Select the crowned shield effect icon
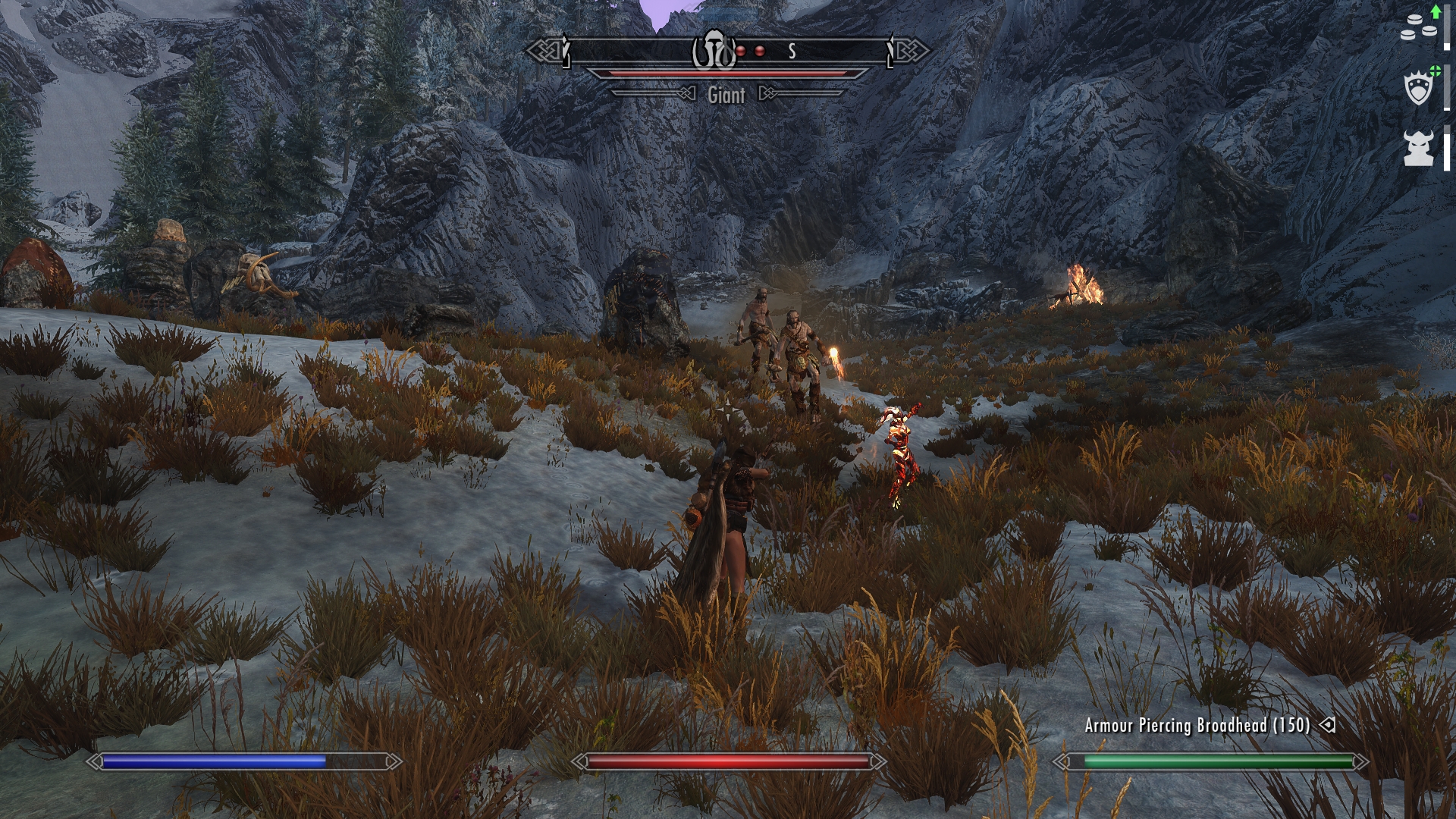The width and height of the screenshot is (1456, 819). pyautogui.click(x=1419, y=87)
